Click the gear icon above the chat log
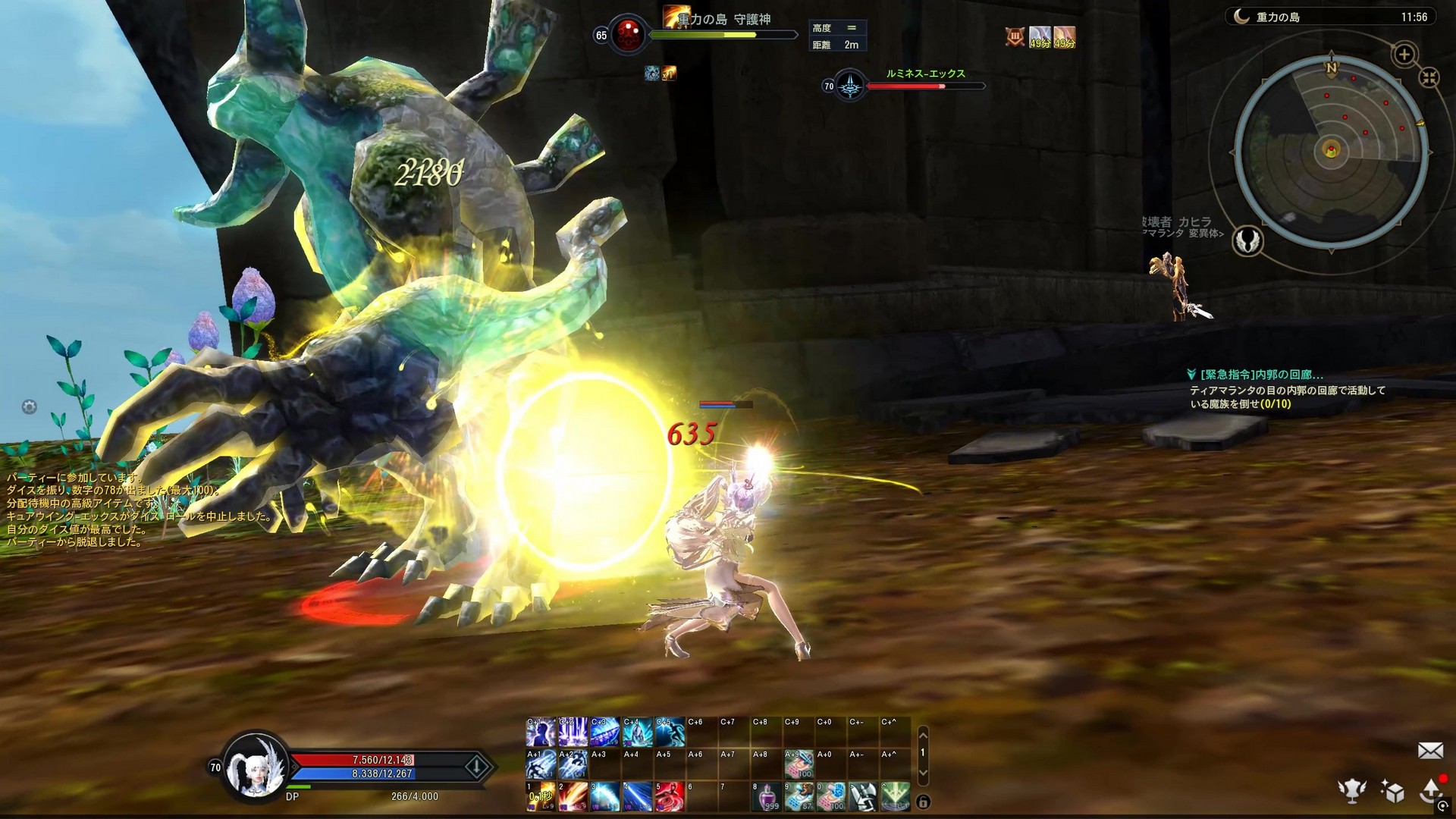The height and width of the screenshot is (819, 1456). point(29,407)
